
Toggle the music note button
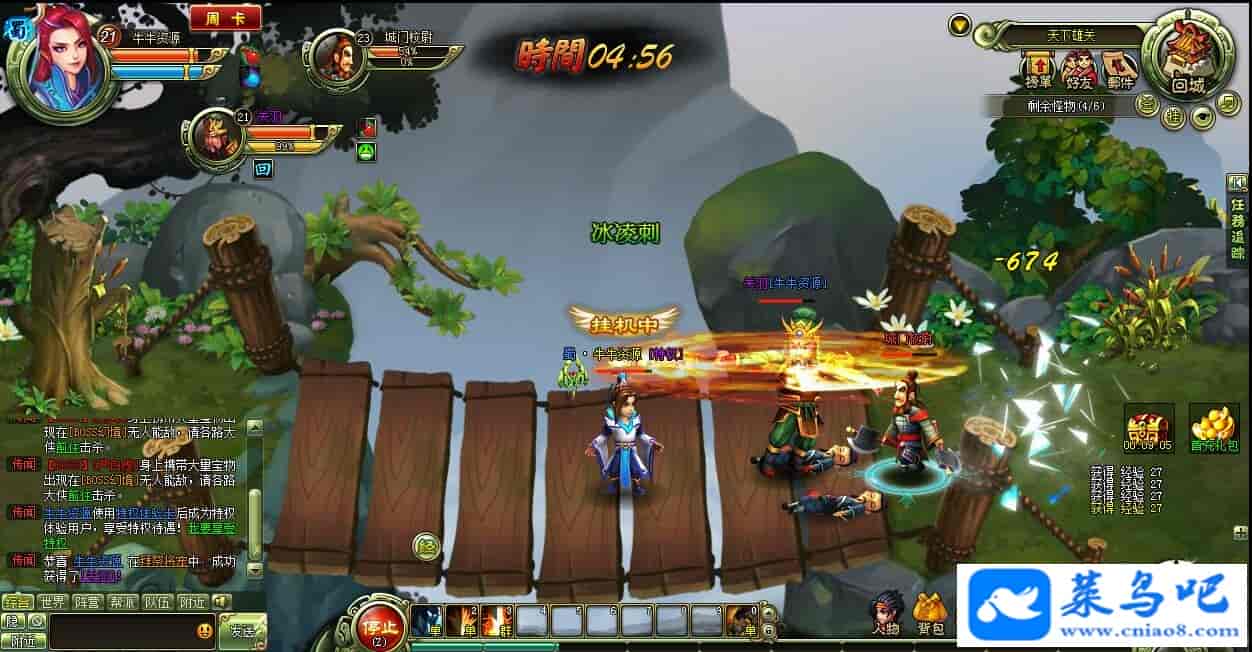[x=1228, y=102]
